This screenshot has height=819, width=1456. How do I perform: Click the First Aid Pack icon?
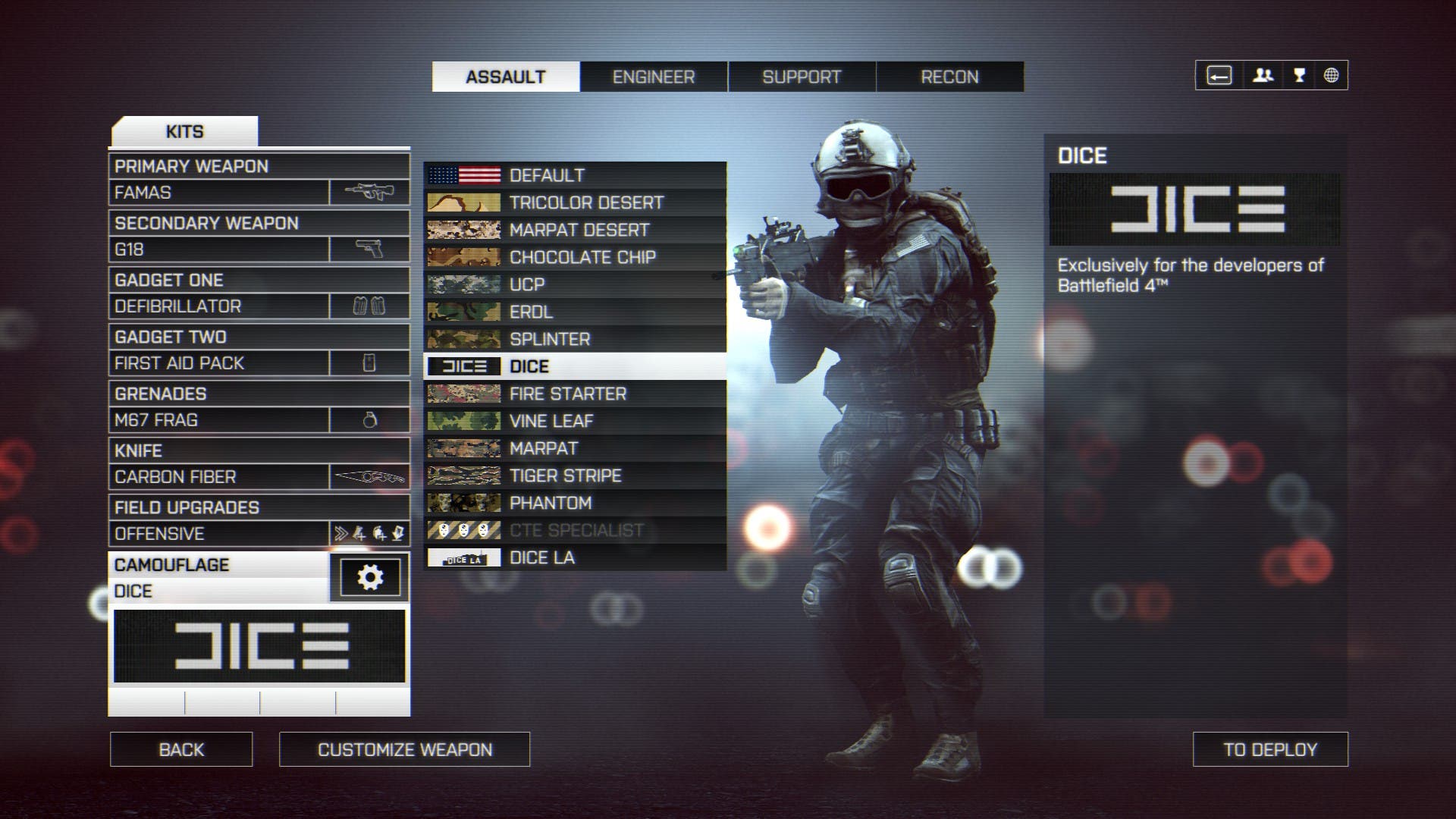pyautogui.click(x=371, y=362)
